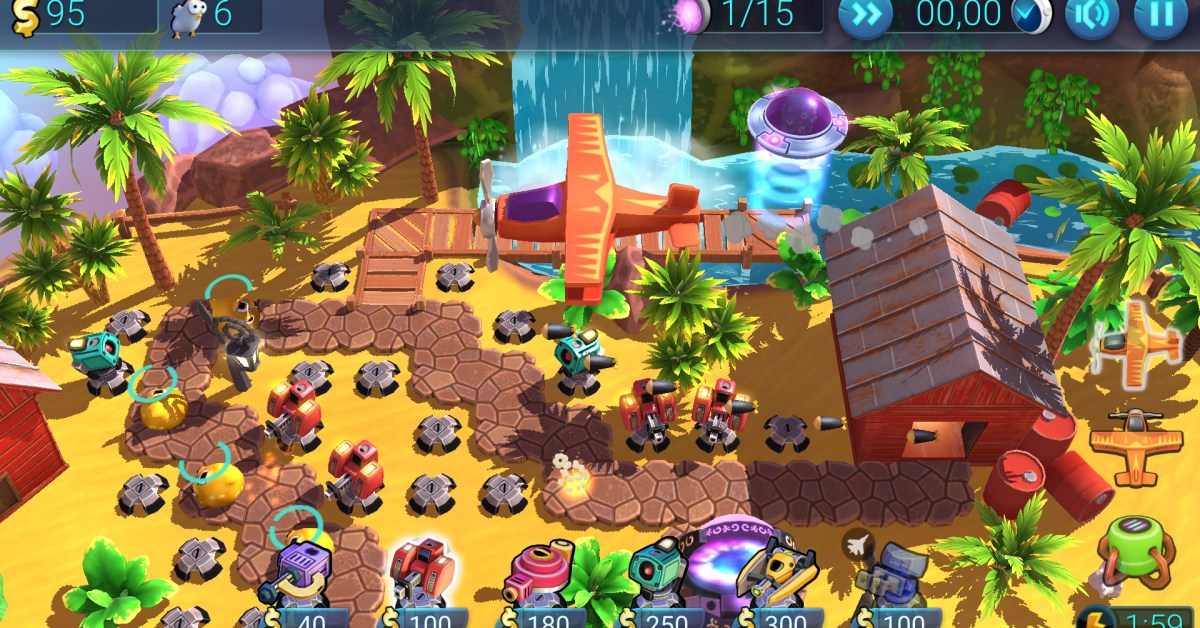
Task: Fast-forward the game with the double-arrow button
Action: point(865,16)
